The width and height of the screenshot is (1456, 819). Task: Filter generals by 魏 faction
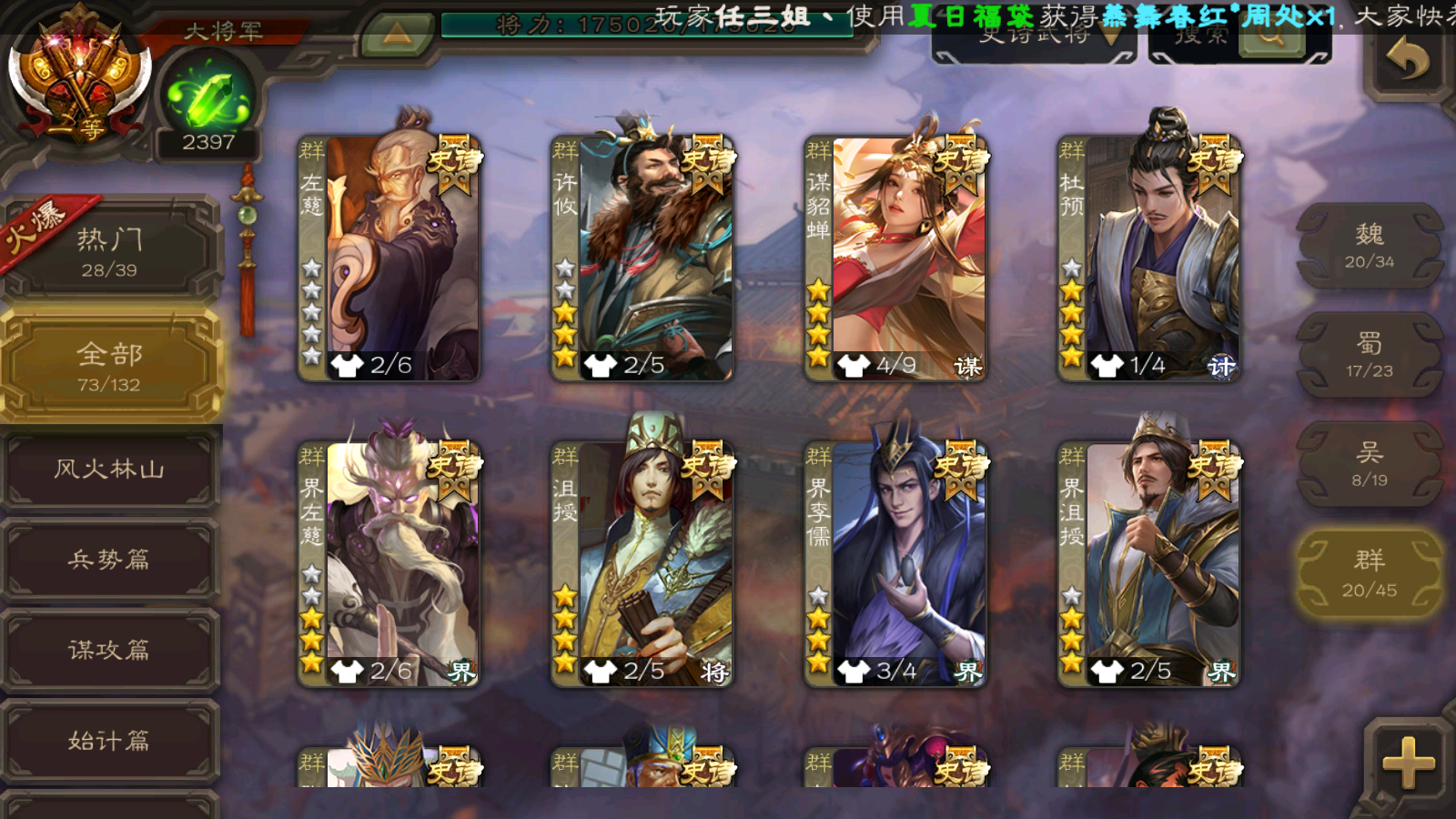[1369, 246]
